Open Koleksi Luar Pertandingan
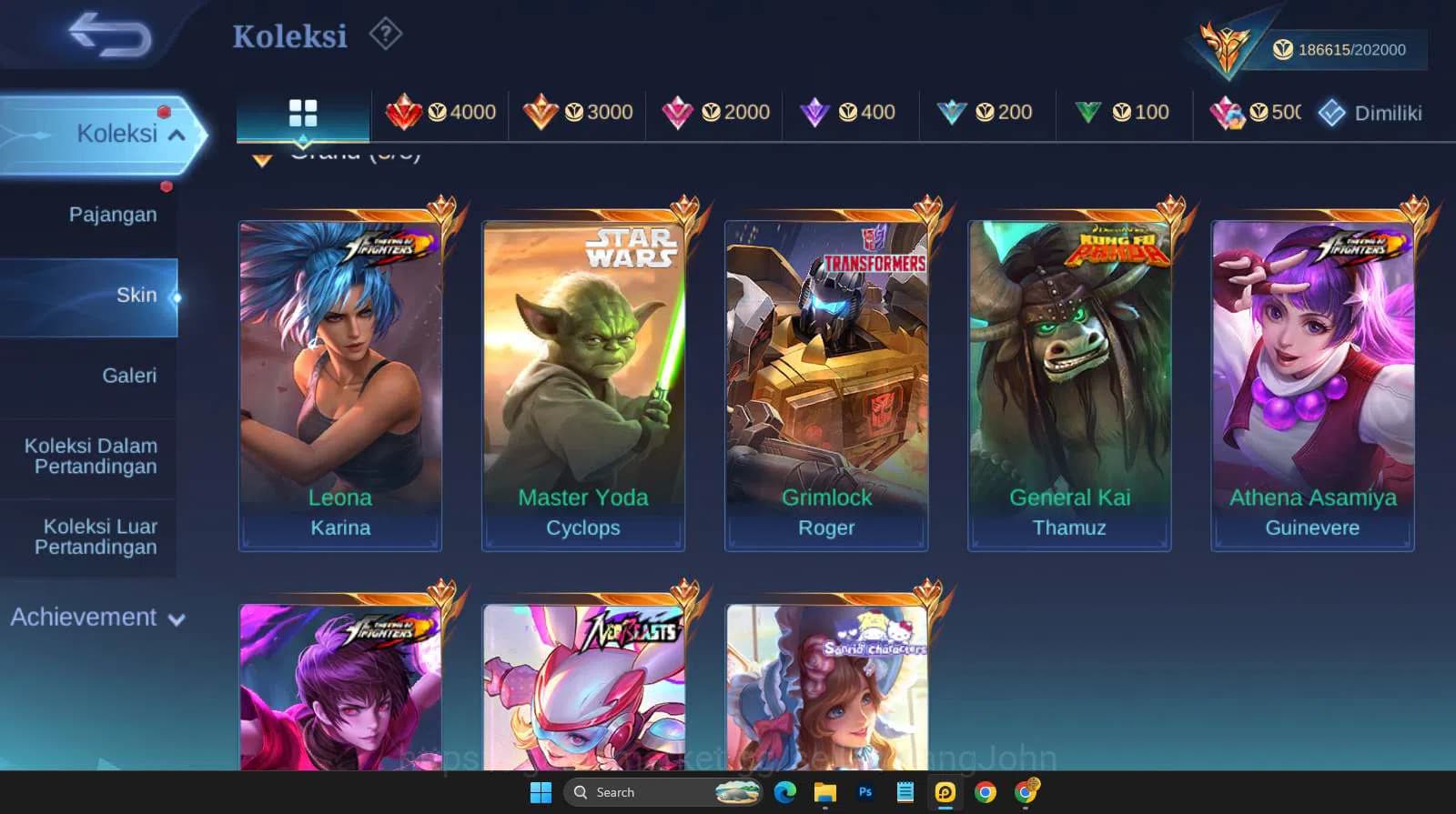 (x=100, y=537)
